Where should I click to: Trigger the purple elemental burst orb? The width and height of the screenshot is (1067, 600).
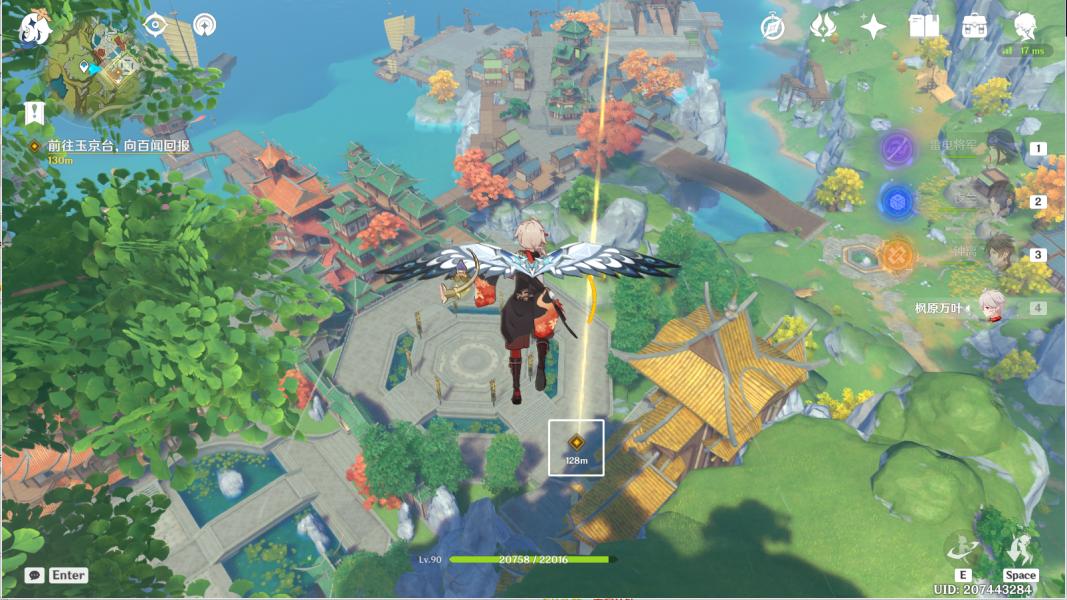point(897,149)
